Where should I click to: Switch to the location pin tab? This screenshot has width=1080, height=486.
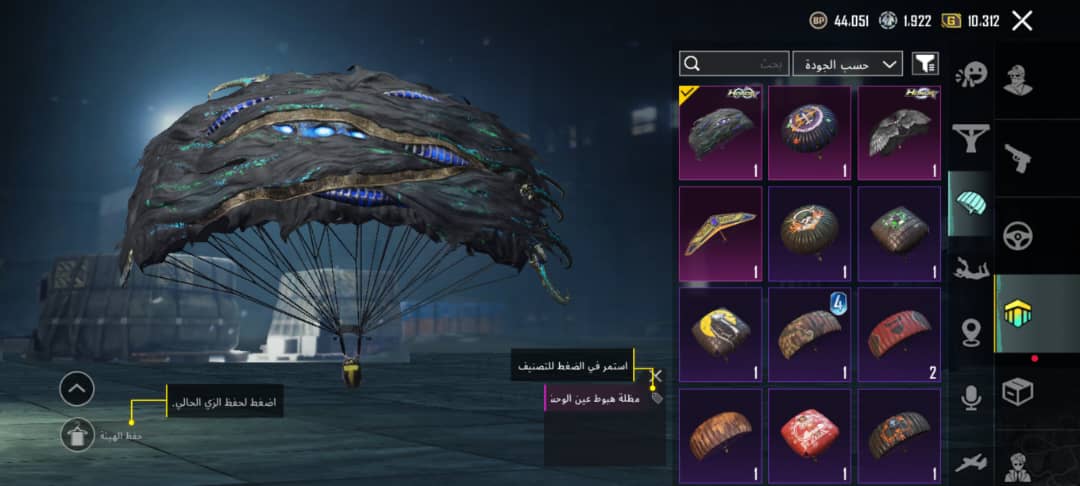pos(970,333)
